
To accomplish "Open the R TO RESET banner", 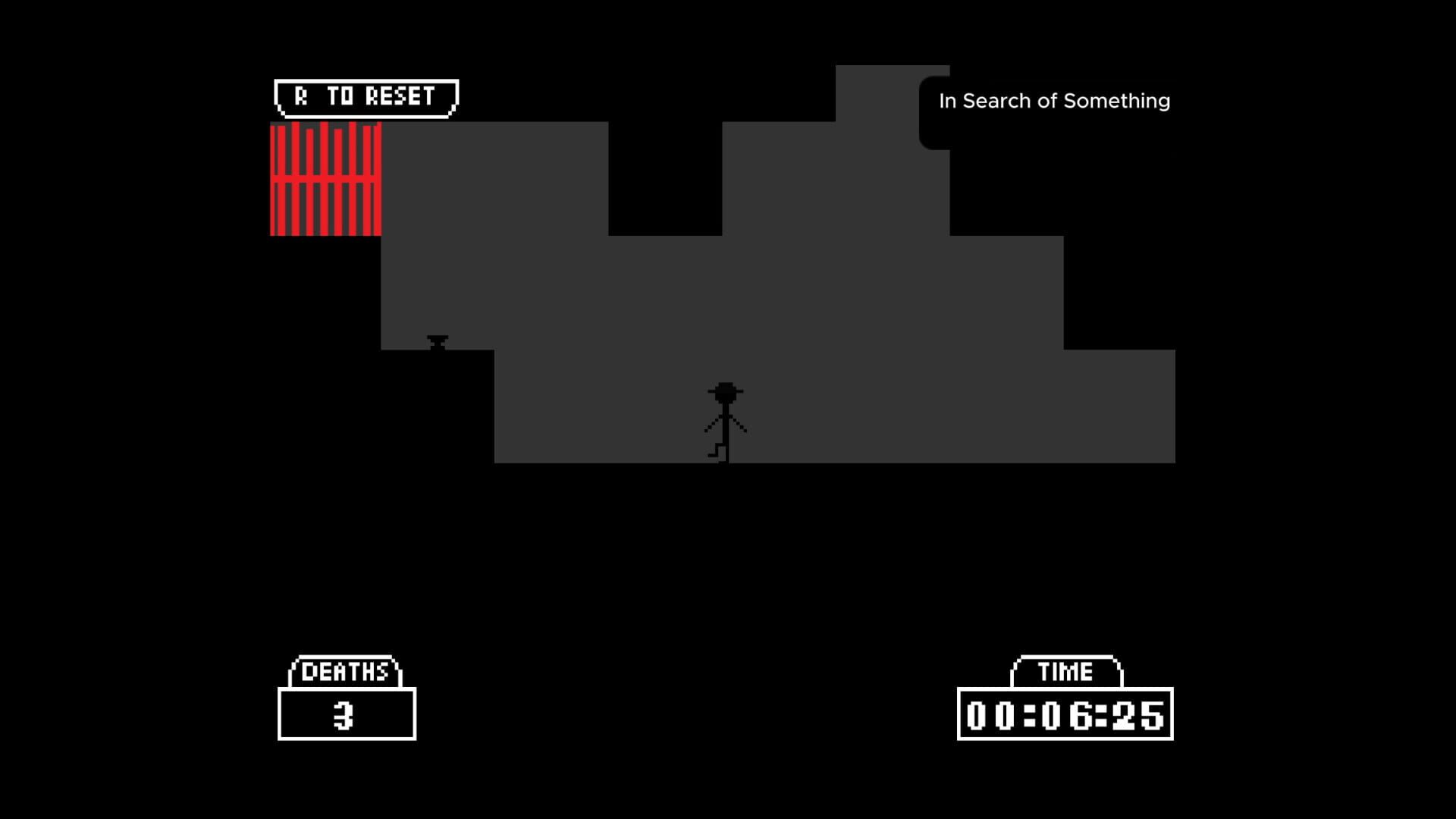I will click(364, 95).
